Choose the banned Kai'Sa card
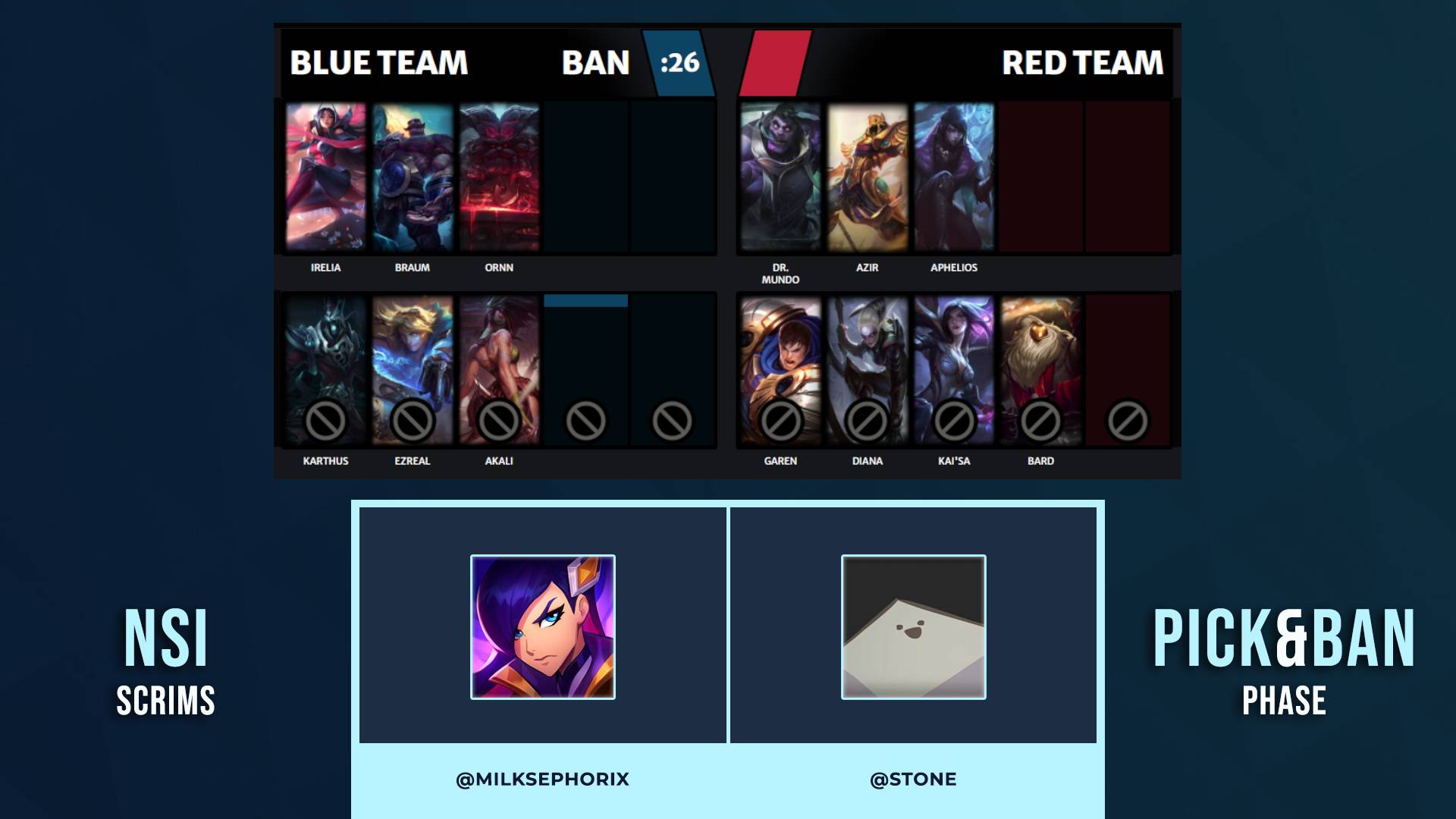Viewport: 1456px width, 819px height. pos(954,370)
